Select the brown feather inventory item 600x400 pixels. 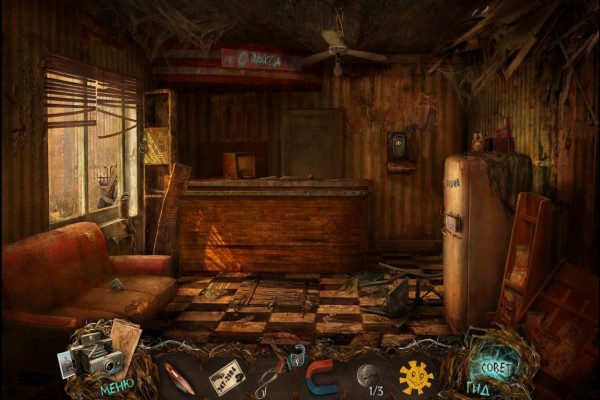point(178,379)
